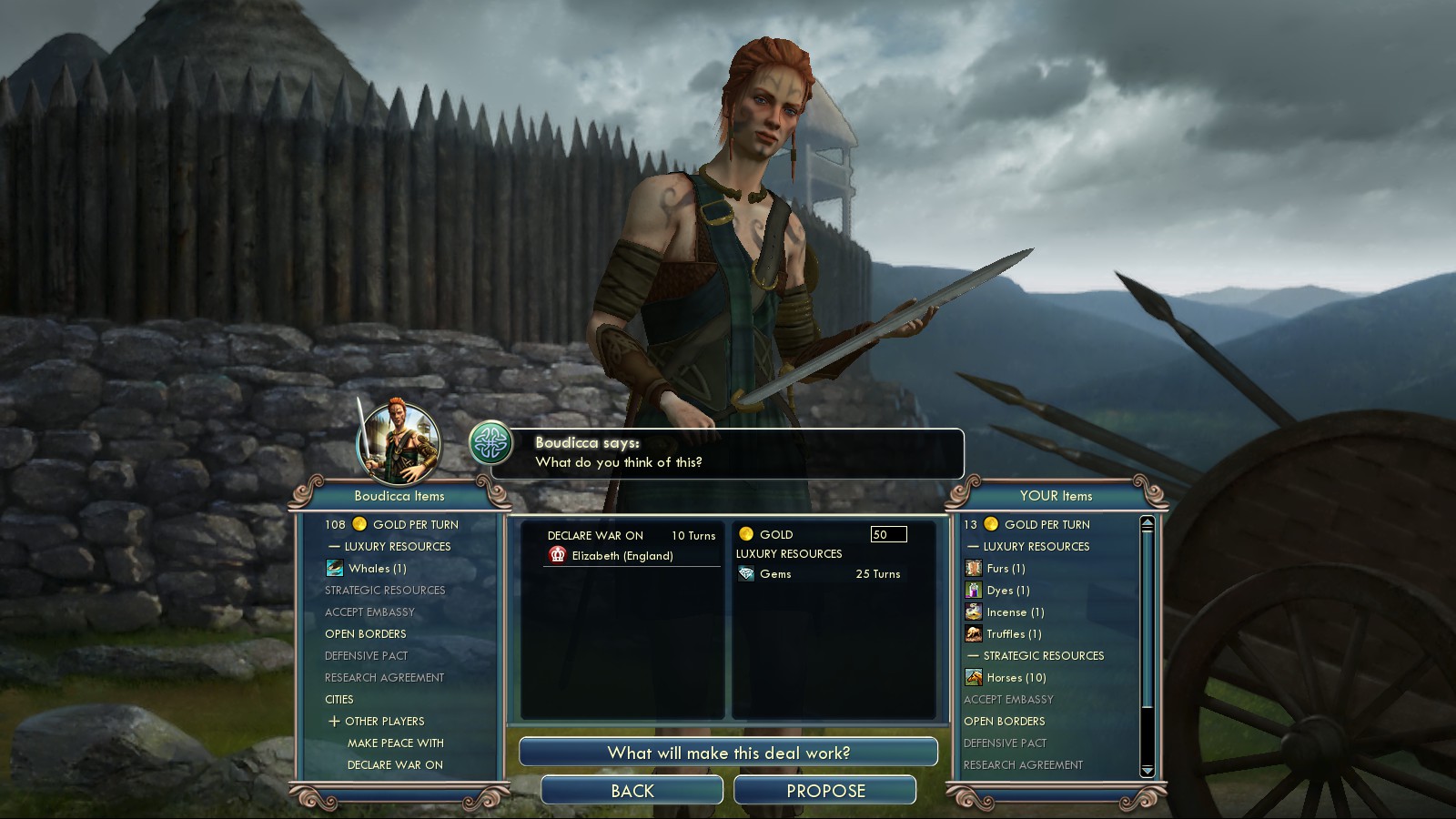The width and height of the screenshot is (1456, 819).
Task: Edit the gold amount field
Action: [x=887, y=534]
